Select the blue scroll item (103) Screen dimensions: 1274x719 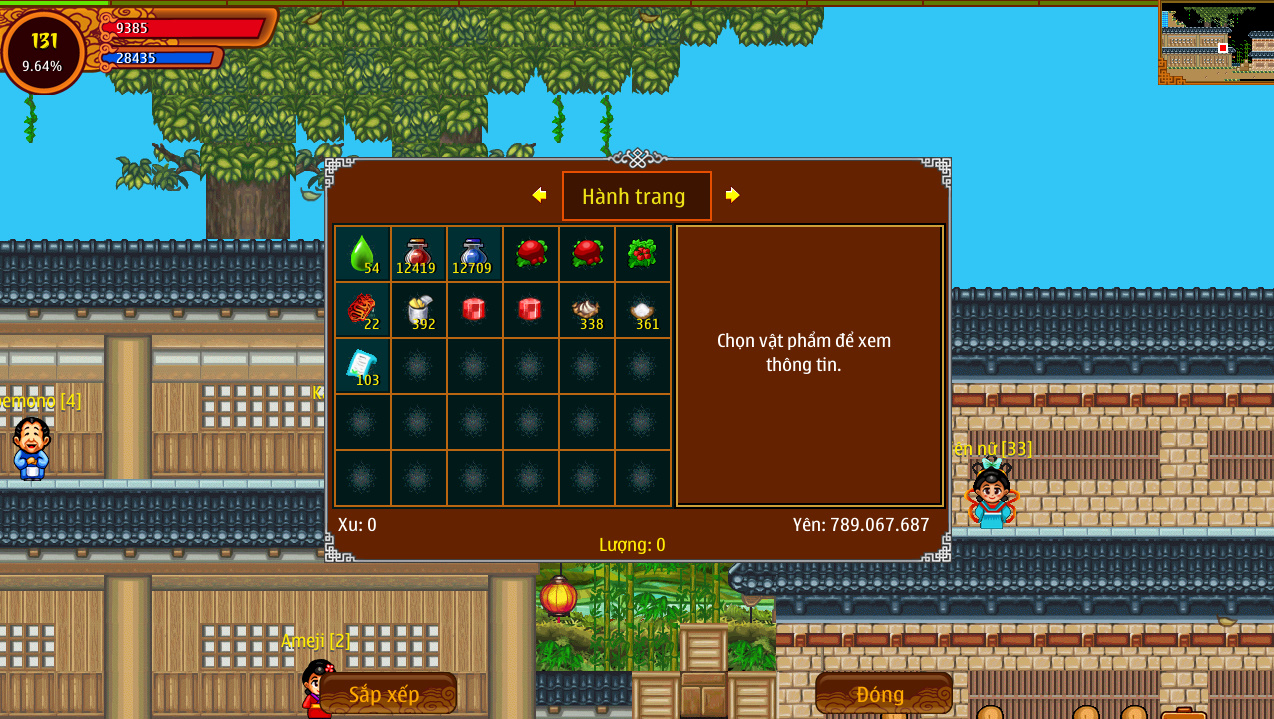[x=362, y=366]
